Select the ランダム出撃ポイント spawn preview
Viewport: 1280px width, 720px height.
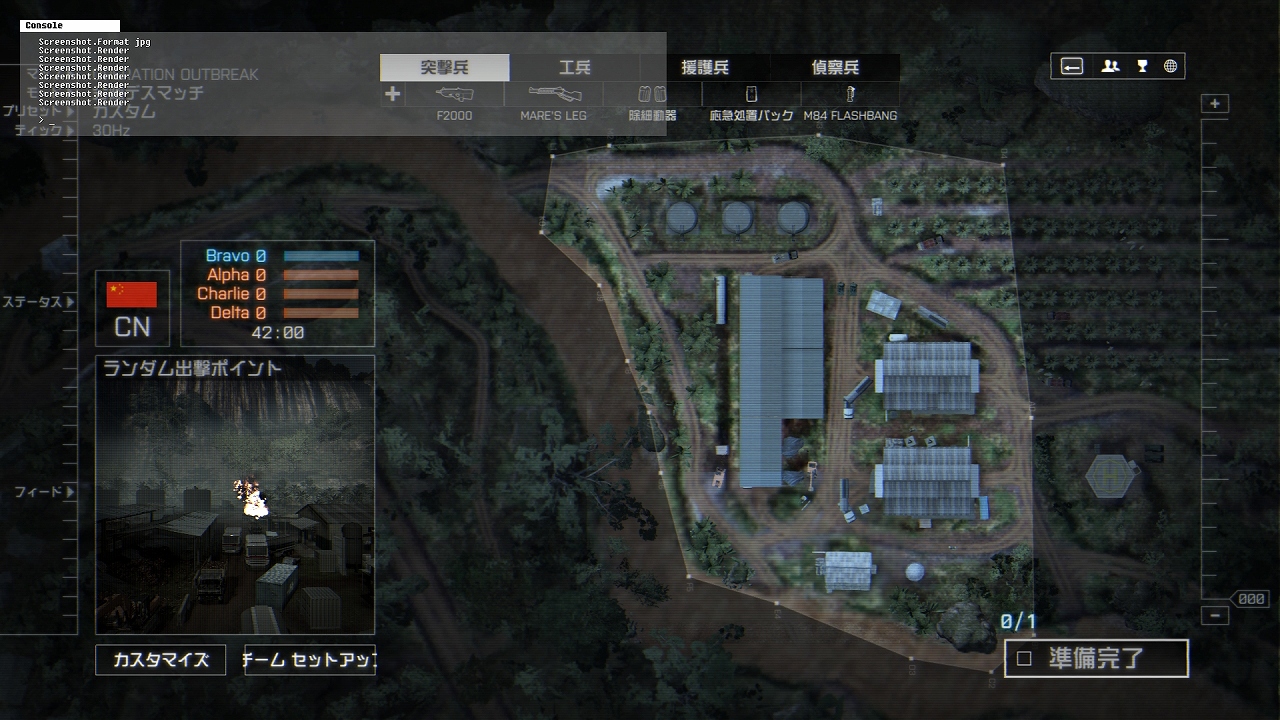(x=235, y=495)
